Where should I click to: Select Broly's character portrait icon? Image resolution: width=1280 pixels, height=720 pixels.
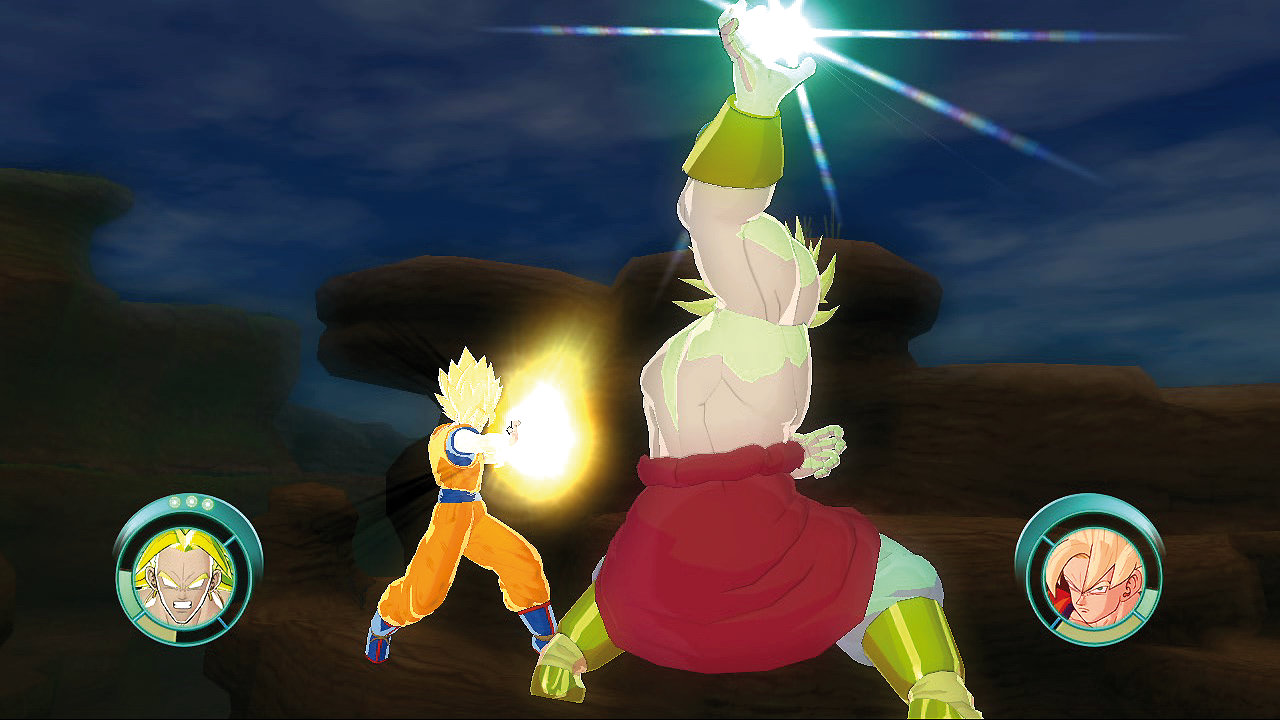[x=185, y=580]
